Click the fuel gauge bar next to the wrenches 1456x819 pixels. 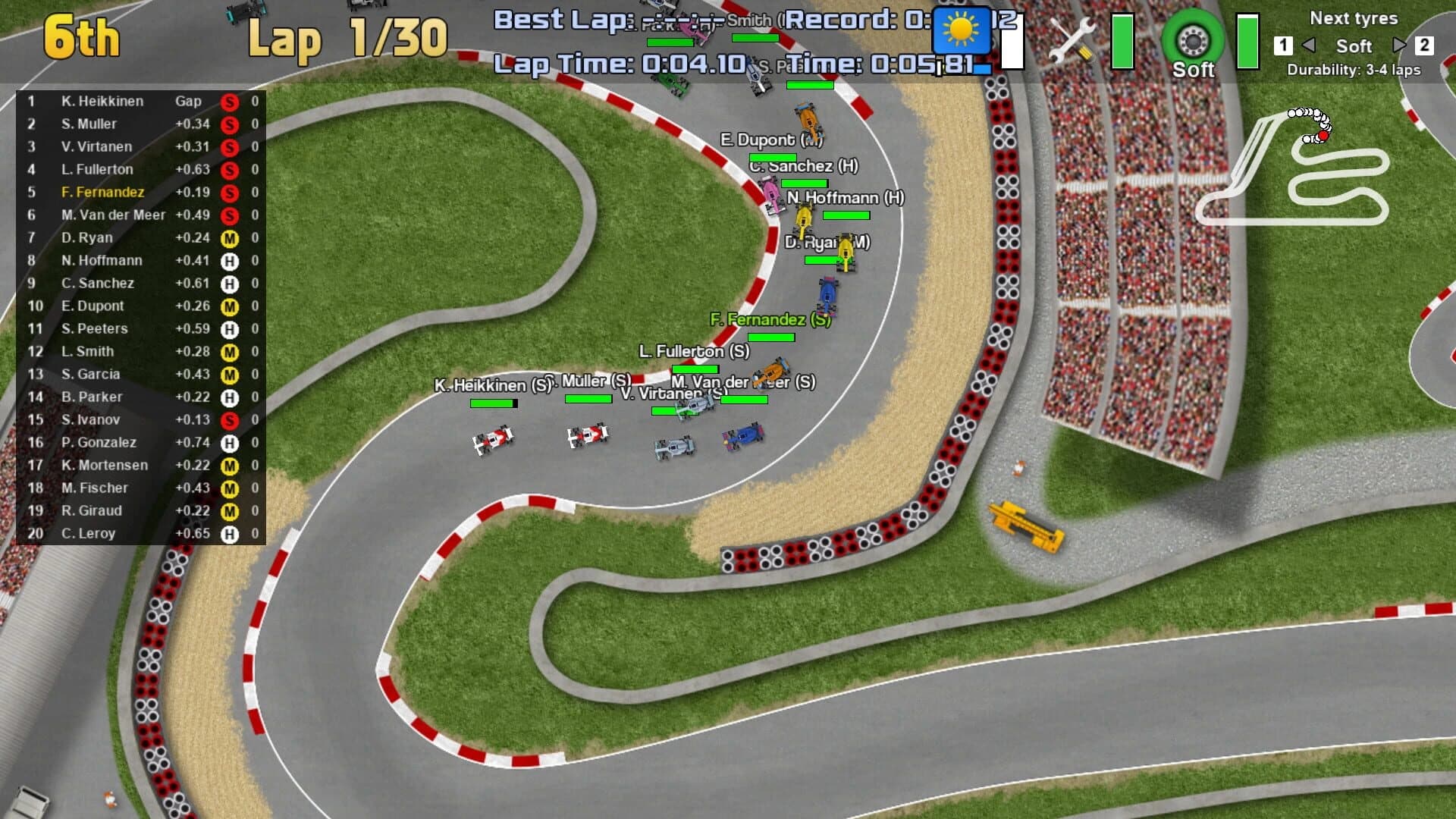tap(1122, 42)
